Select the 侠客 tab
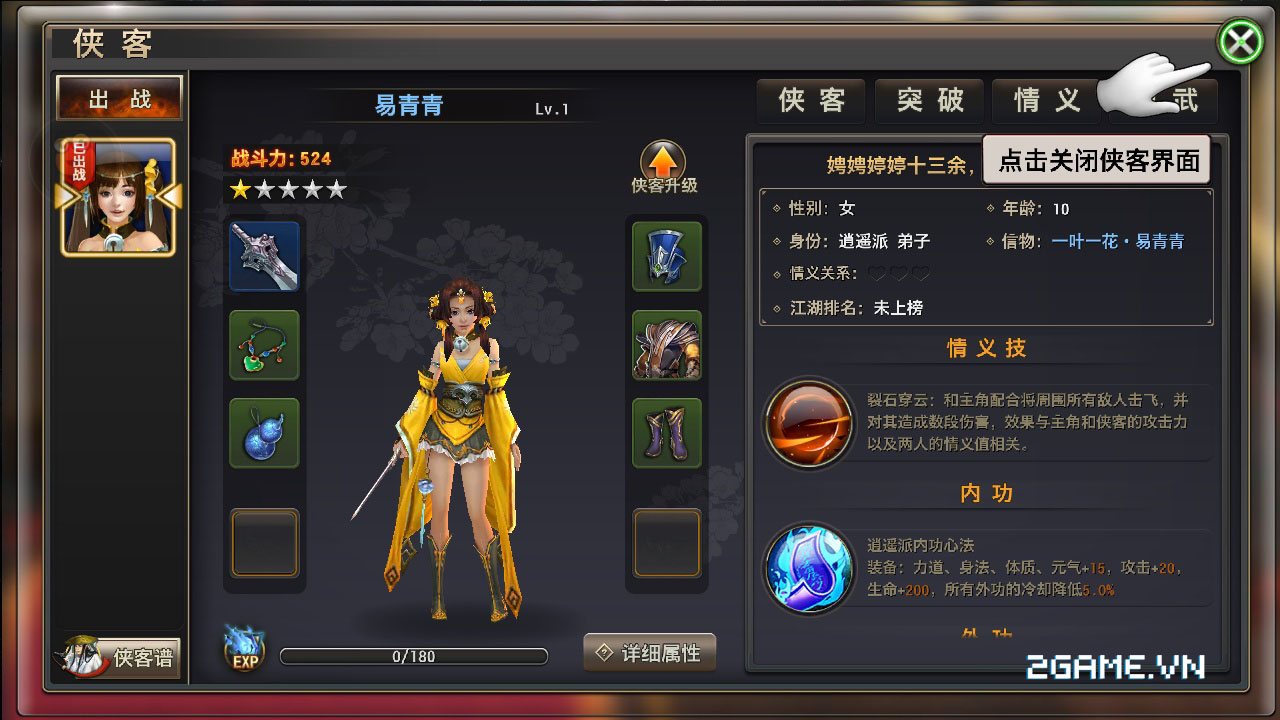Image resolution: width=1280 pixels, height=720 pixels. 810,101
